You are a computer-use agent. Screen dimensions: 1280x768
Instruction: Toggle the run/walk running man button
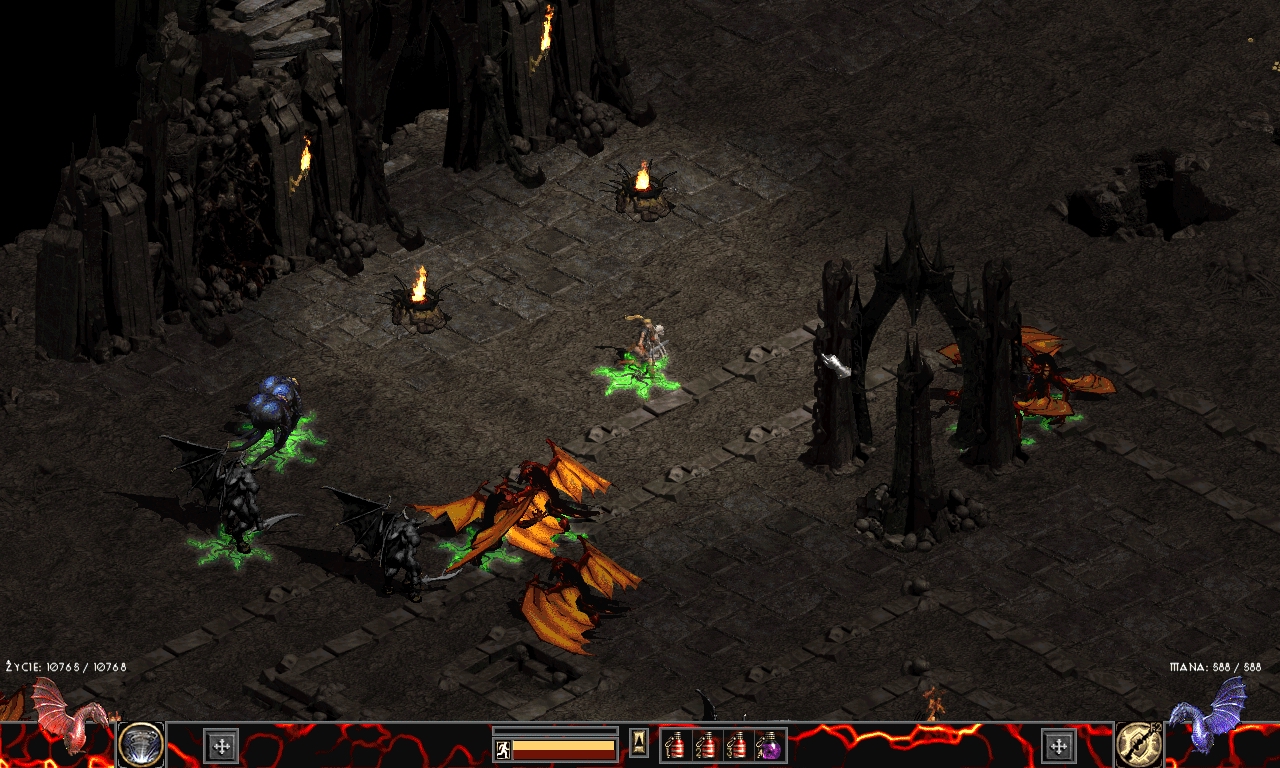(503, 748)
